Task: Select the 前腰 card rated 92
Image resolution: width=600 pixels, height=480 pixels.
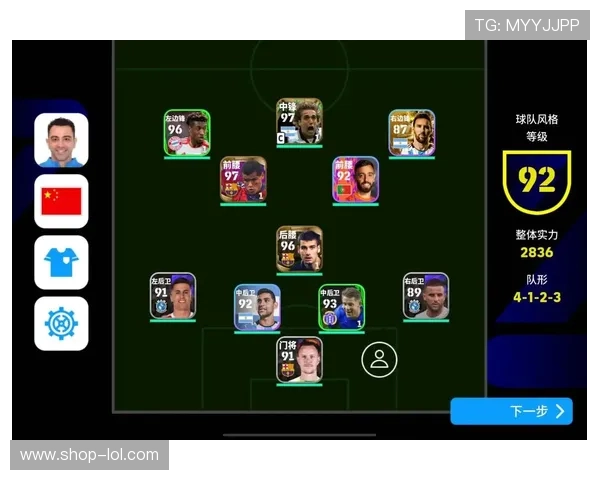Action: point(356,180)
